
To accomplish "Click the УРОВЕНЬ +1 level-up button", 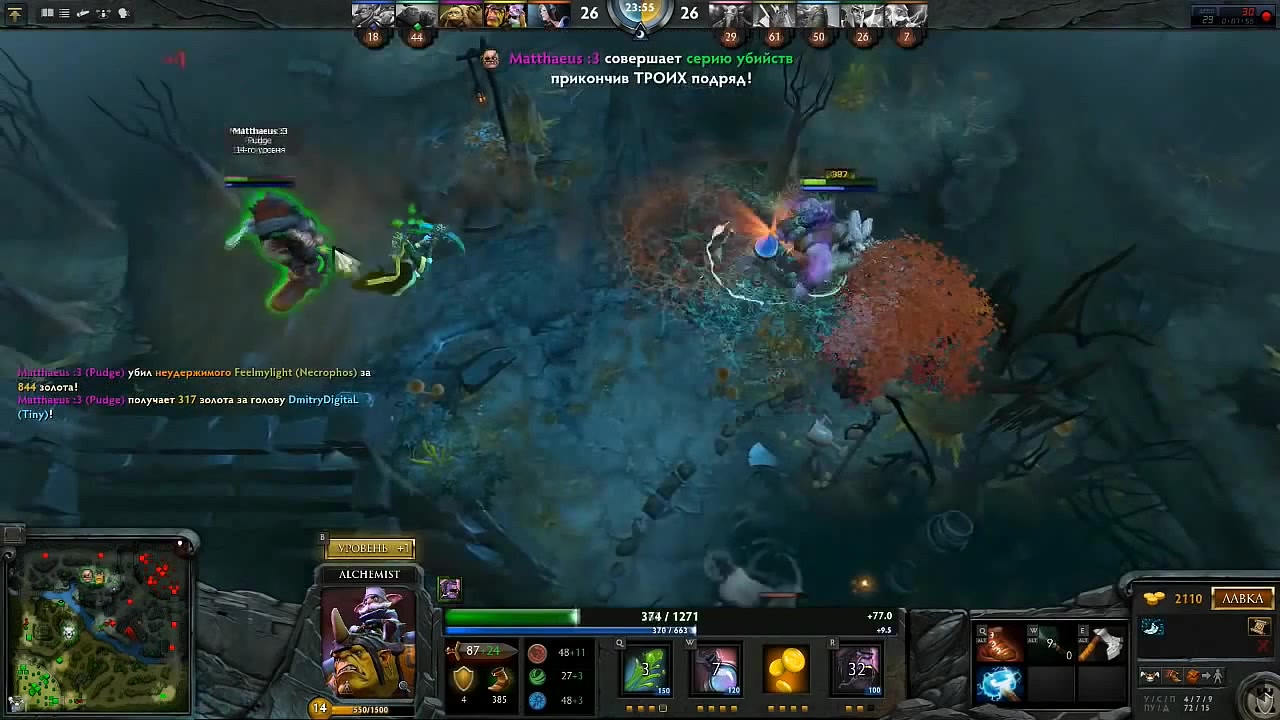I will point(370,548).
